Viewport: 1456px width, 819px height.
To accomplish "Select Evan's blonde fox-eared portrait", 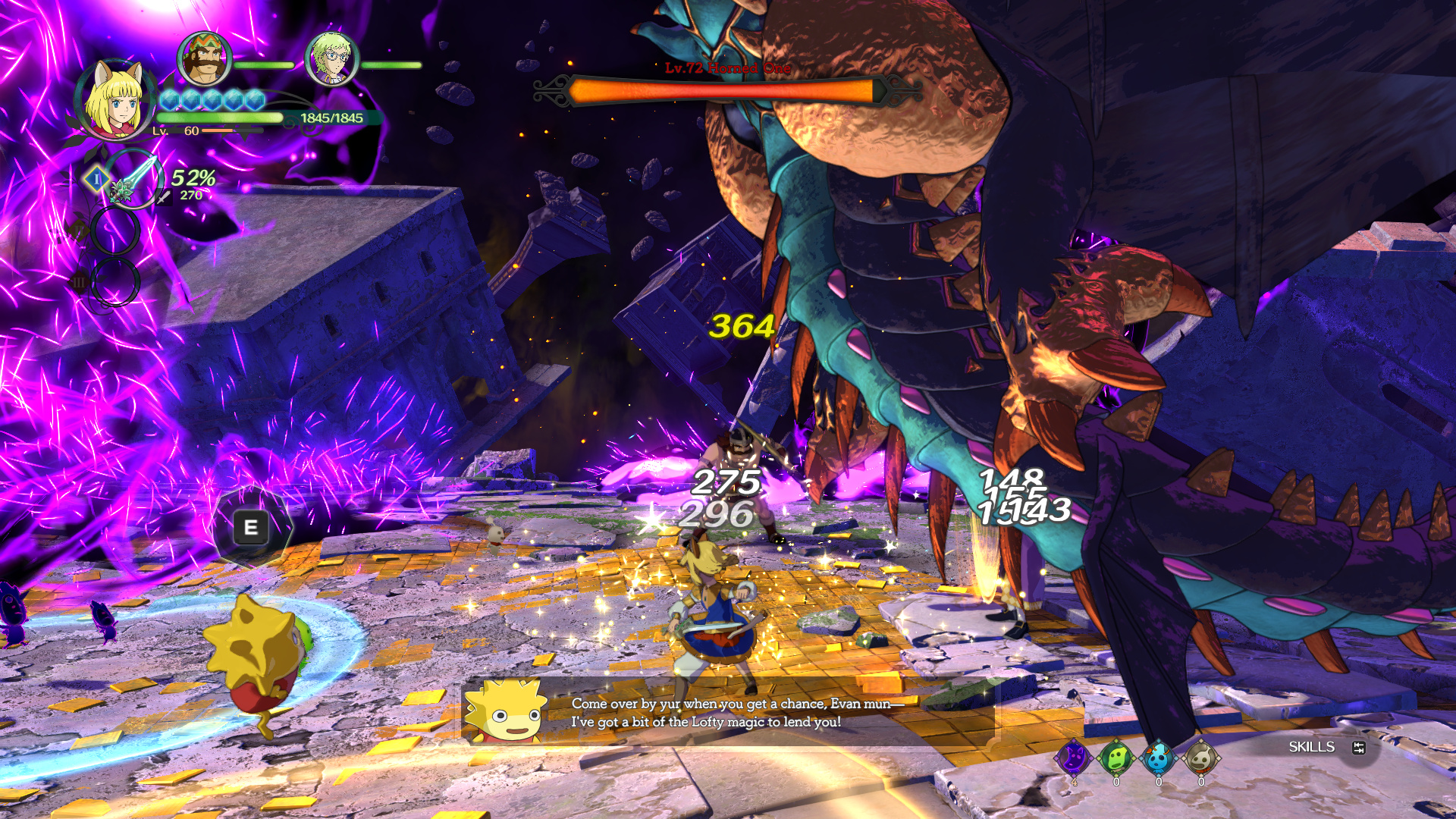I will [115, 100].
